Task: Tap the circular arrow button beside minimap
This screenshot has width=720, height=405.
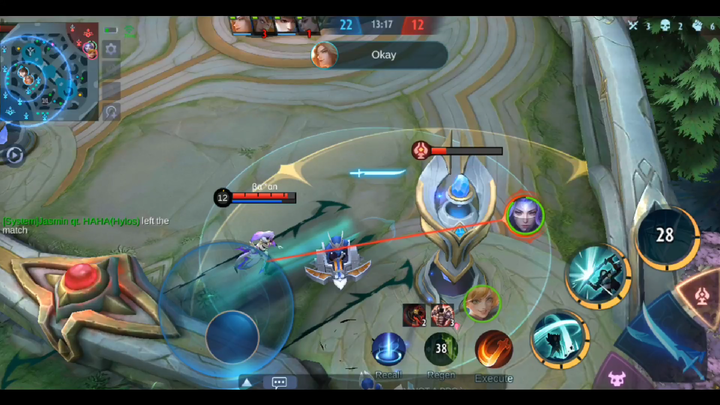Action: click(110, 112)
